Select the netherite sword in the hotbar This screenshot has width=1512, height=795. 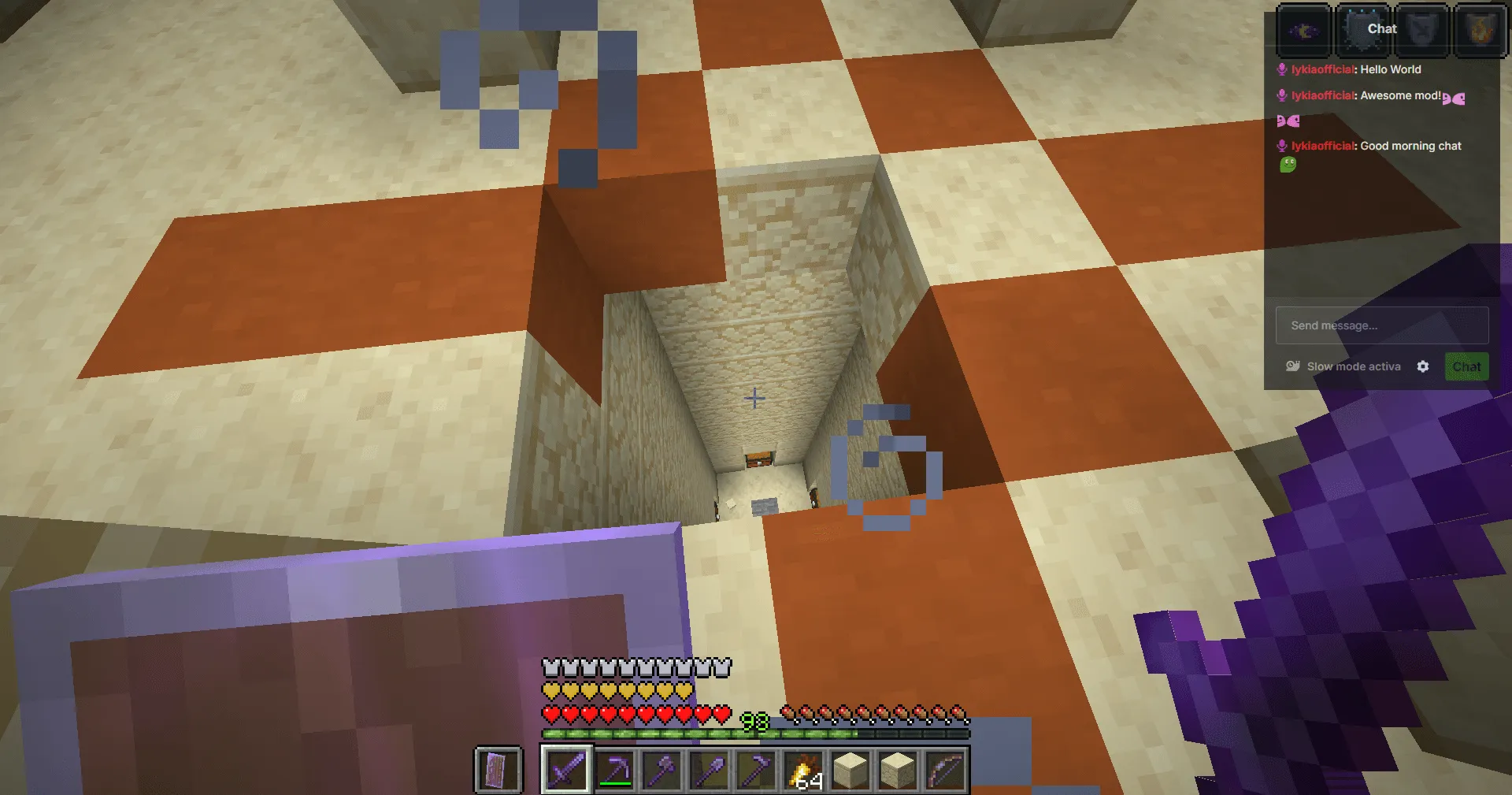(566, 770)
